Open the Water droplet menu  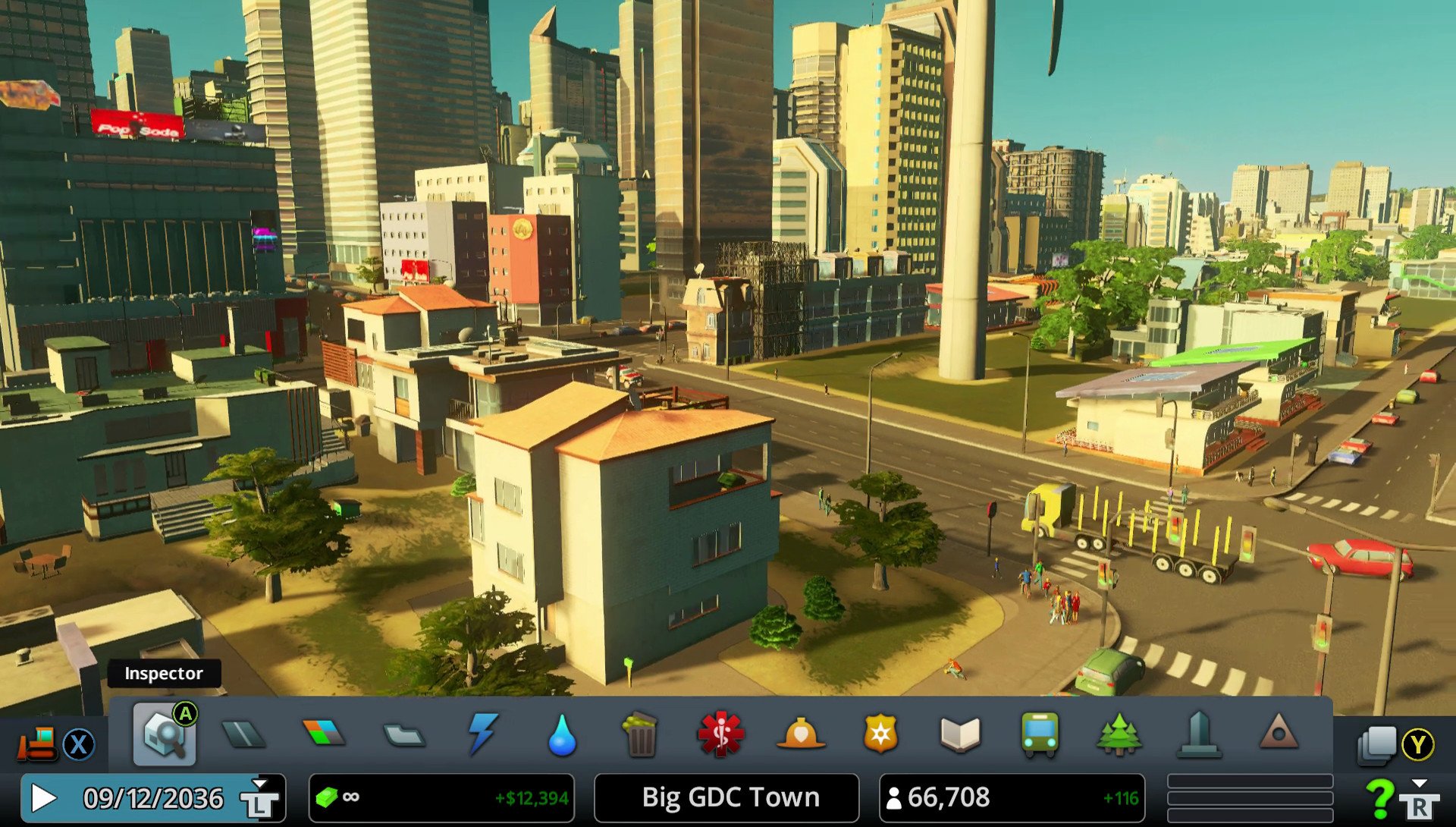[562, 735]
